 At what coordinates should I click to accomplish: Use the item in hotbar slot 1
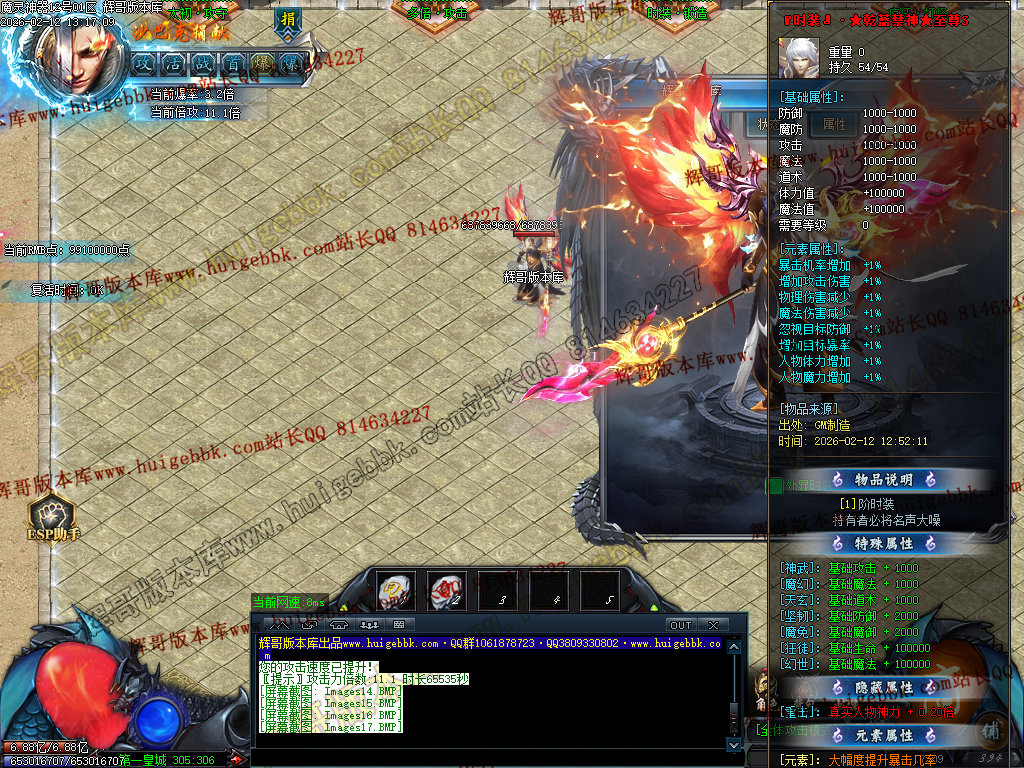click(396, 590)
